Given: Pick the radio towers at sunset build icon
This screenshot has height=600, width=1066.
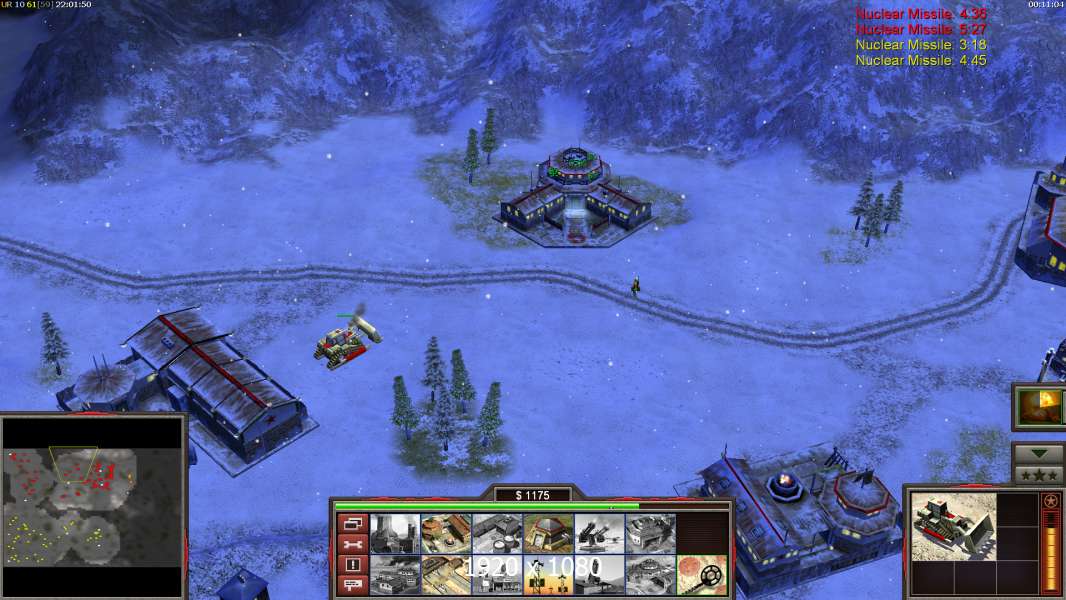Looking at the screenshot, I should (547, 575).
